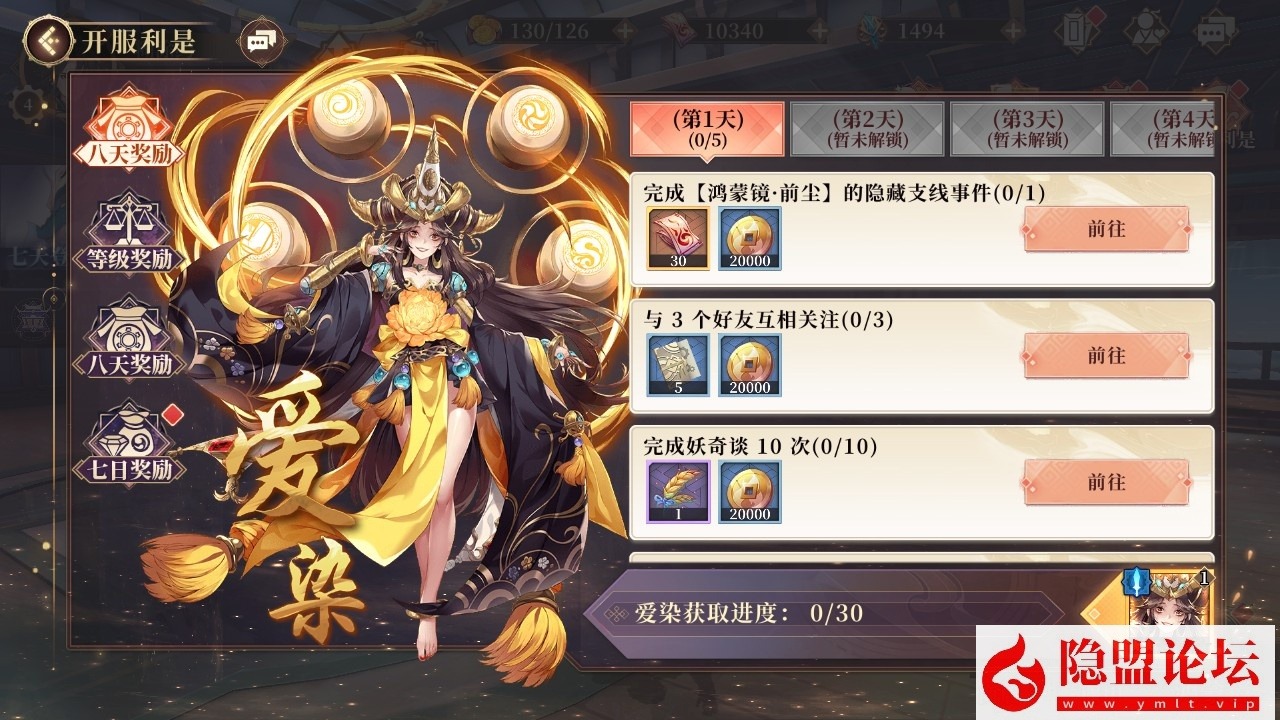View the paper ticket reward with quantity 5
Image resolution: width=1280 pixels, height=720 pixels.
[678, 365]
